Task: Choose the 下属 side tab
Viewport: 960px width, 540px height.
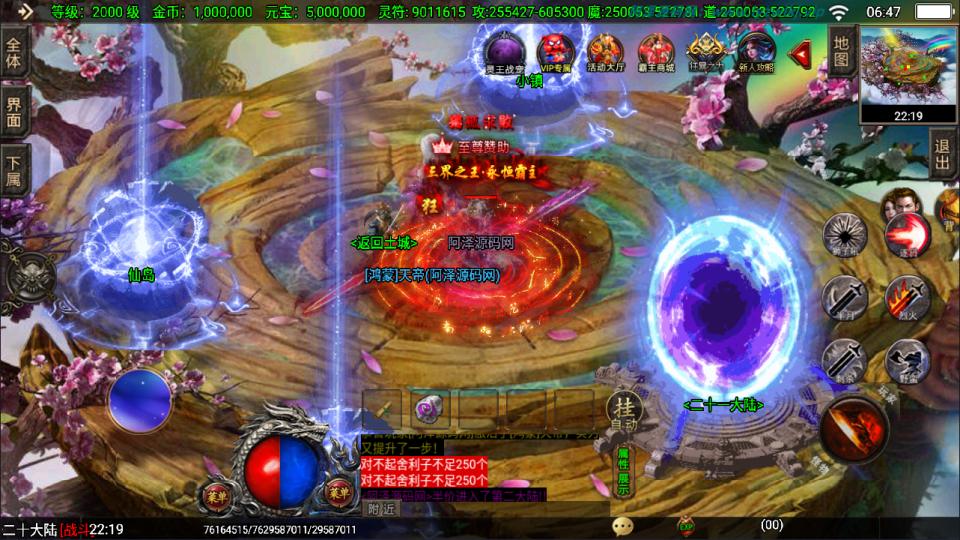Action: (x=14, y=170)
